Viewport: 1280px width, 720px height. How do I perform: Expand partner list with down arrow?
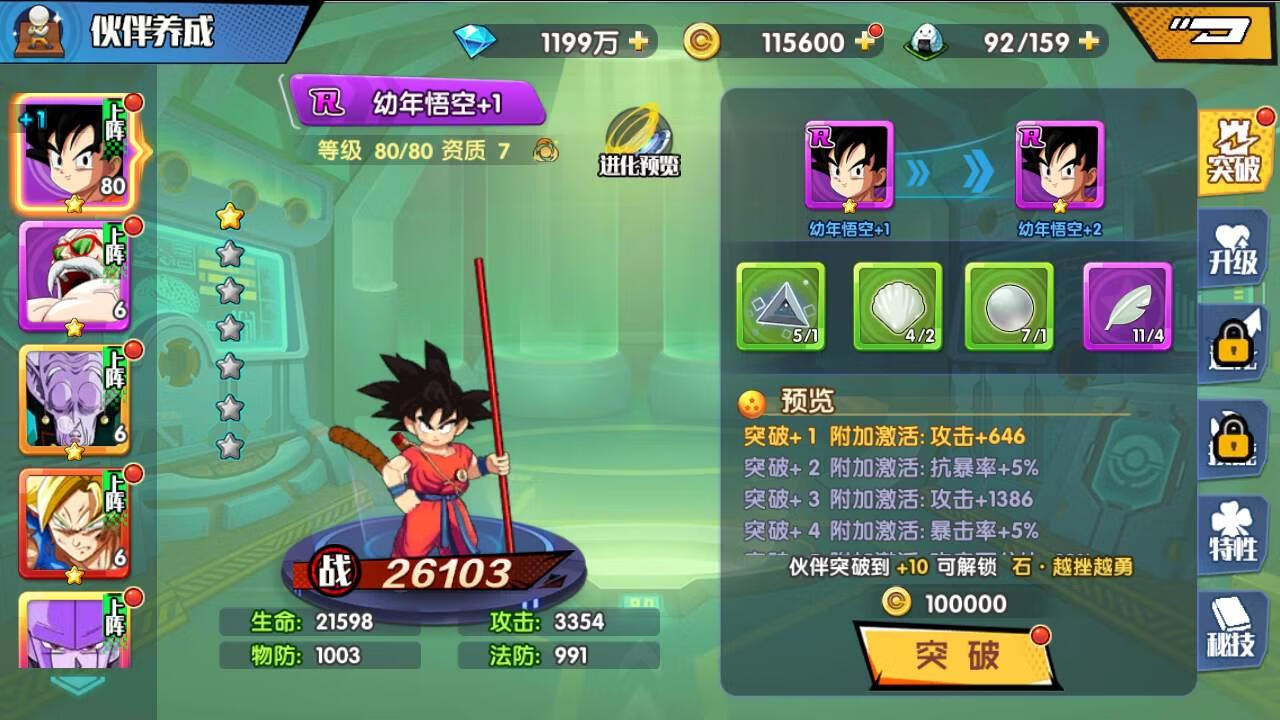pyautogui.click(x=78, y=684)
